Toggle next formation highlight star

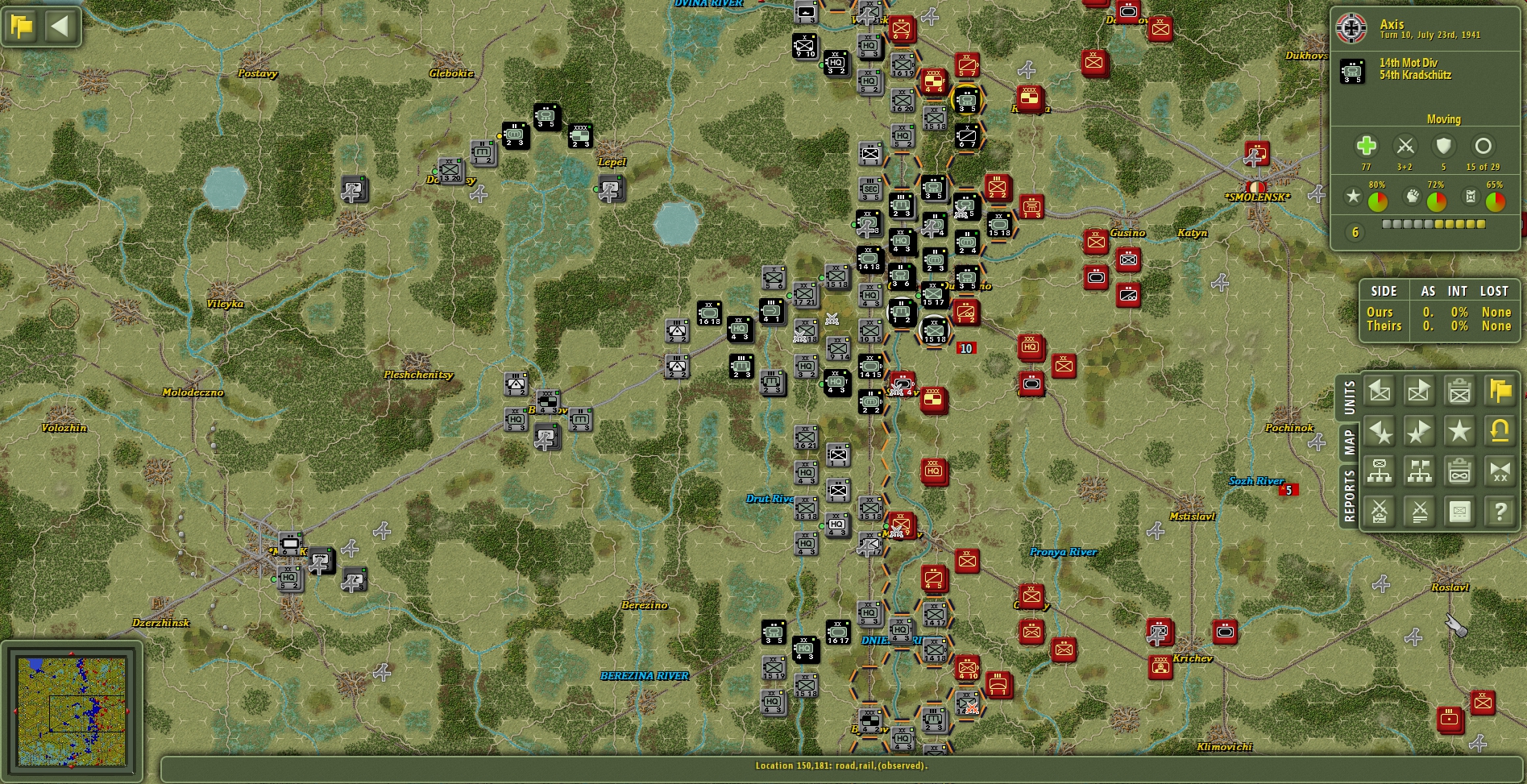pyautogui.click(x=1419, y=432)
